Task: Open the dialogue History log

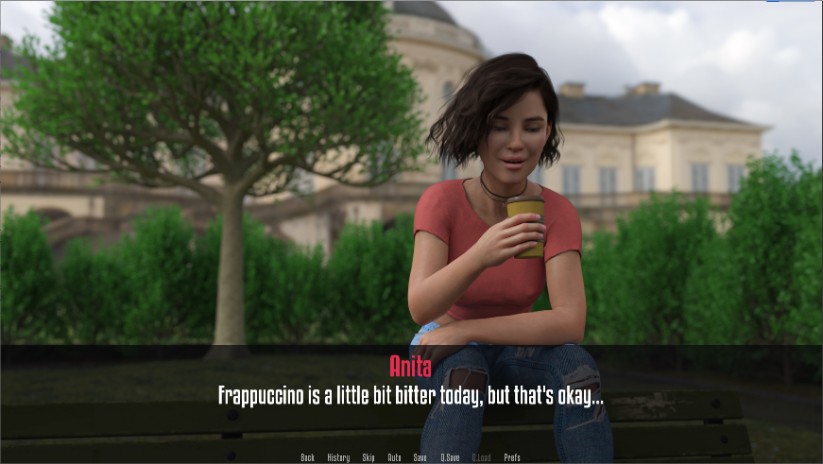Action: pyautogui.click(x=338, y=457)
